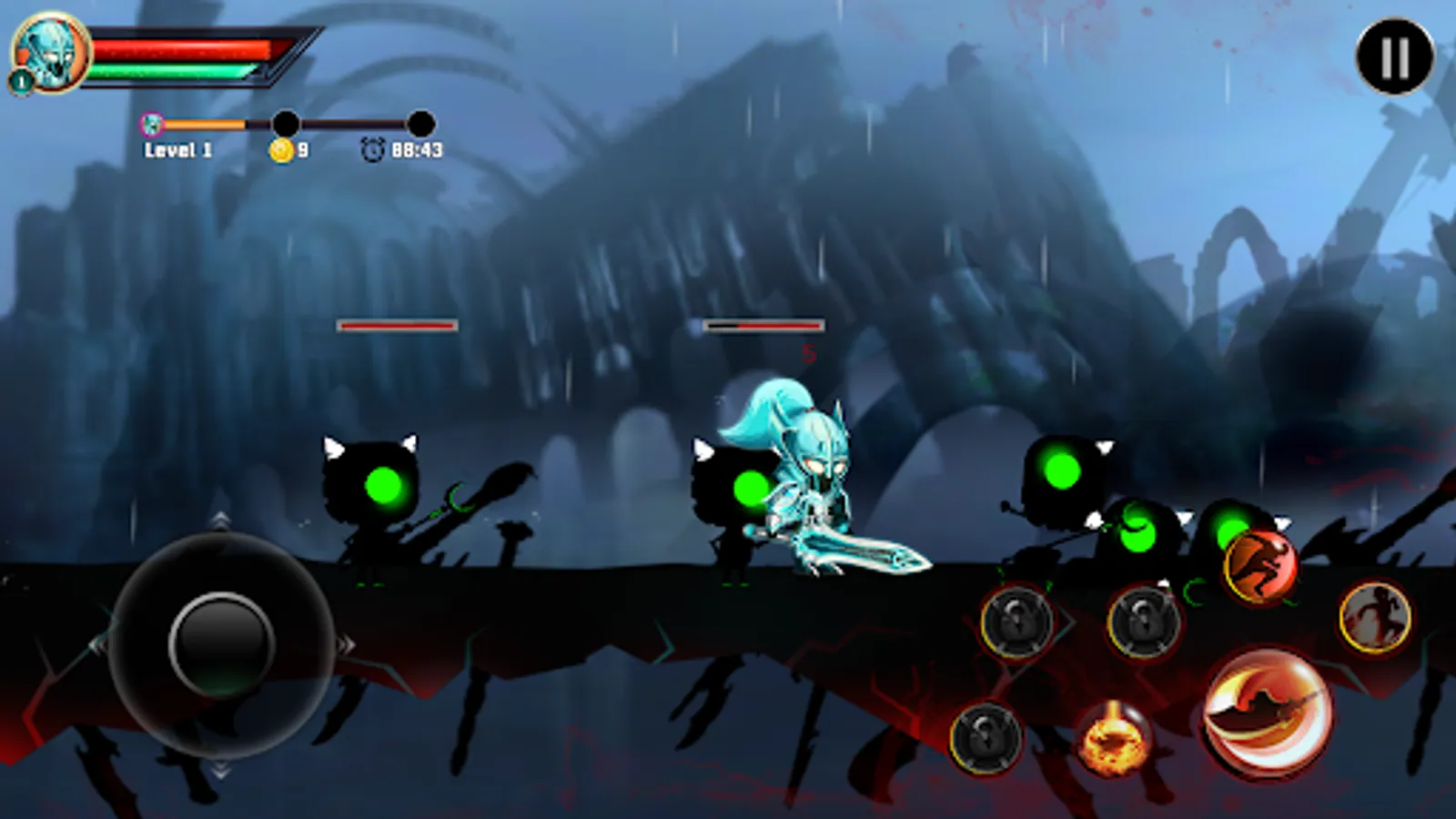Activate the red dash attack skill
The image size is (1456, 819).
point(1259,561)
